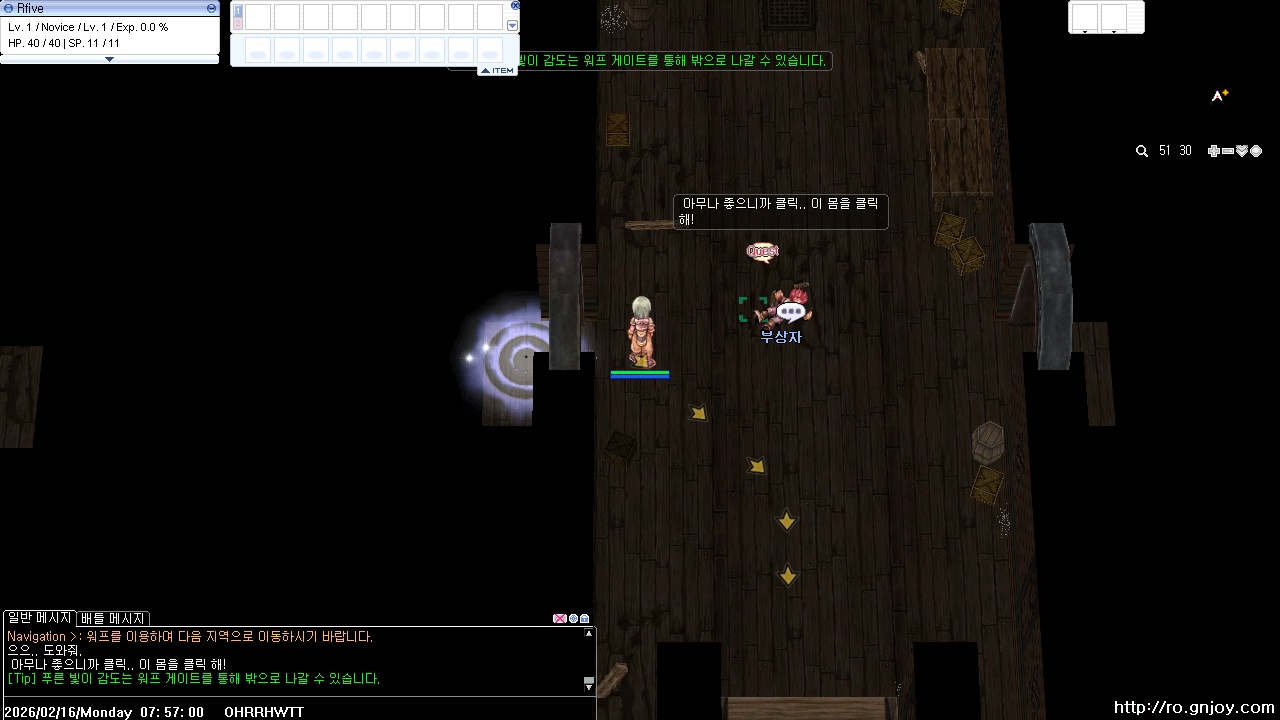Zoom in the minimap with plus button
This screenshot has height=720, width=1280.
coord(1213,151)
